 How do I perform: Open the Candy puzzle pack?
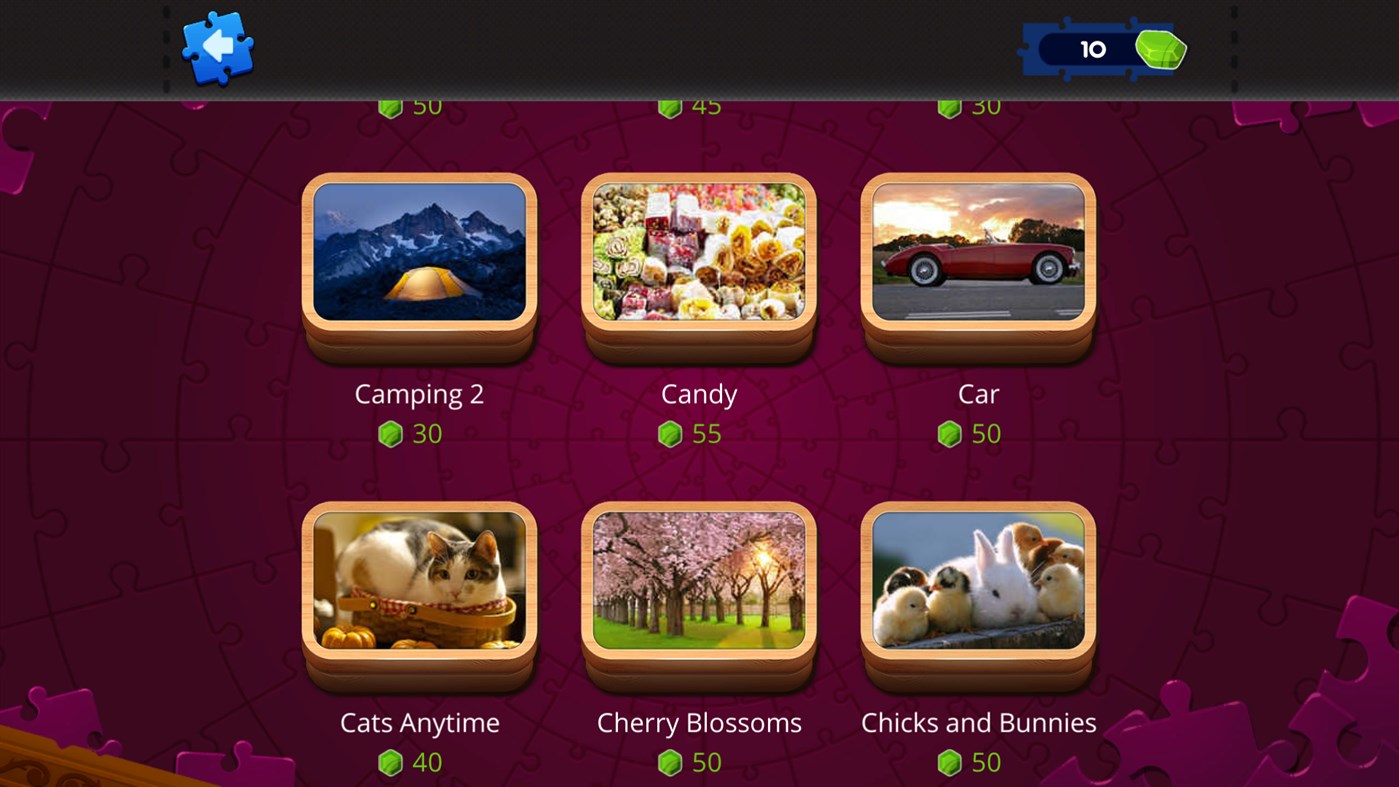[698, 251]
